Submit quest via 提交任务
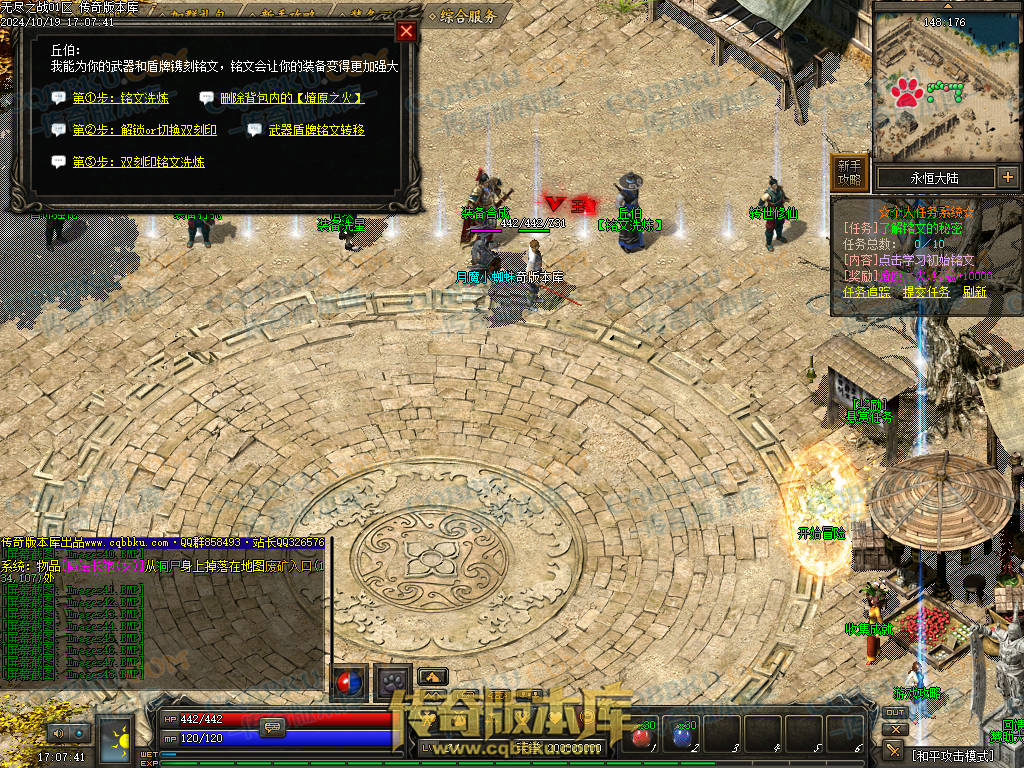This screenshot has width=1024, height=768. [927, 292]
